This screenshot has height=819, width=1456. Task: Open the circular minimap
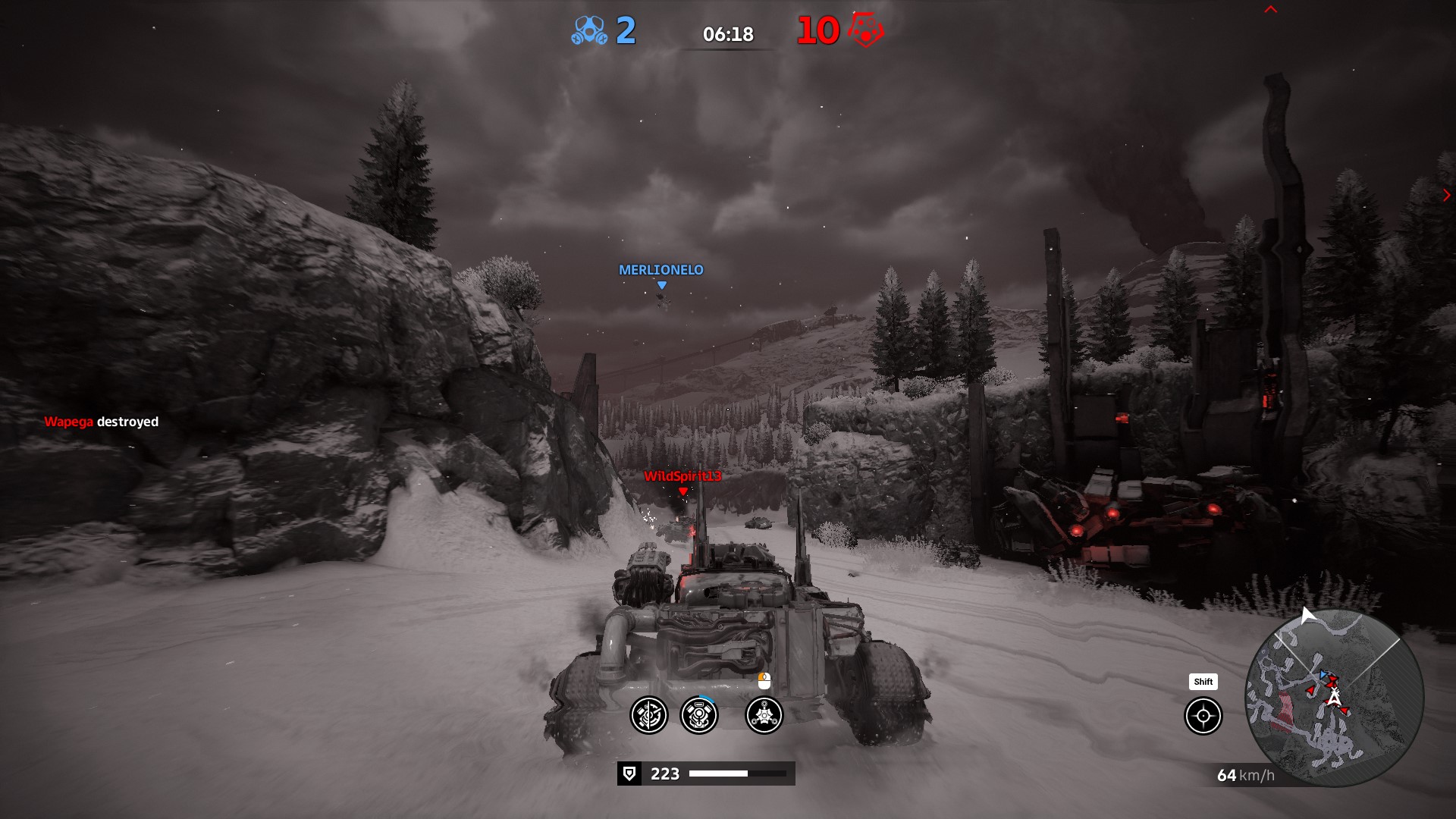tap(1334, 698)
